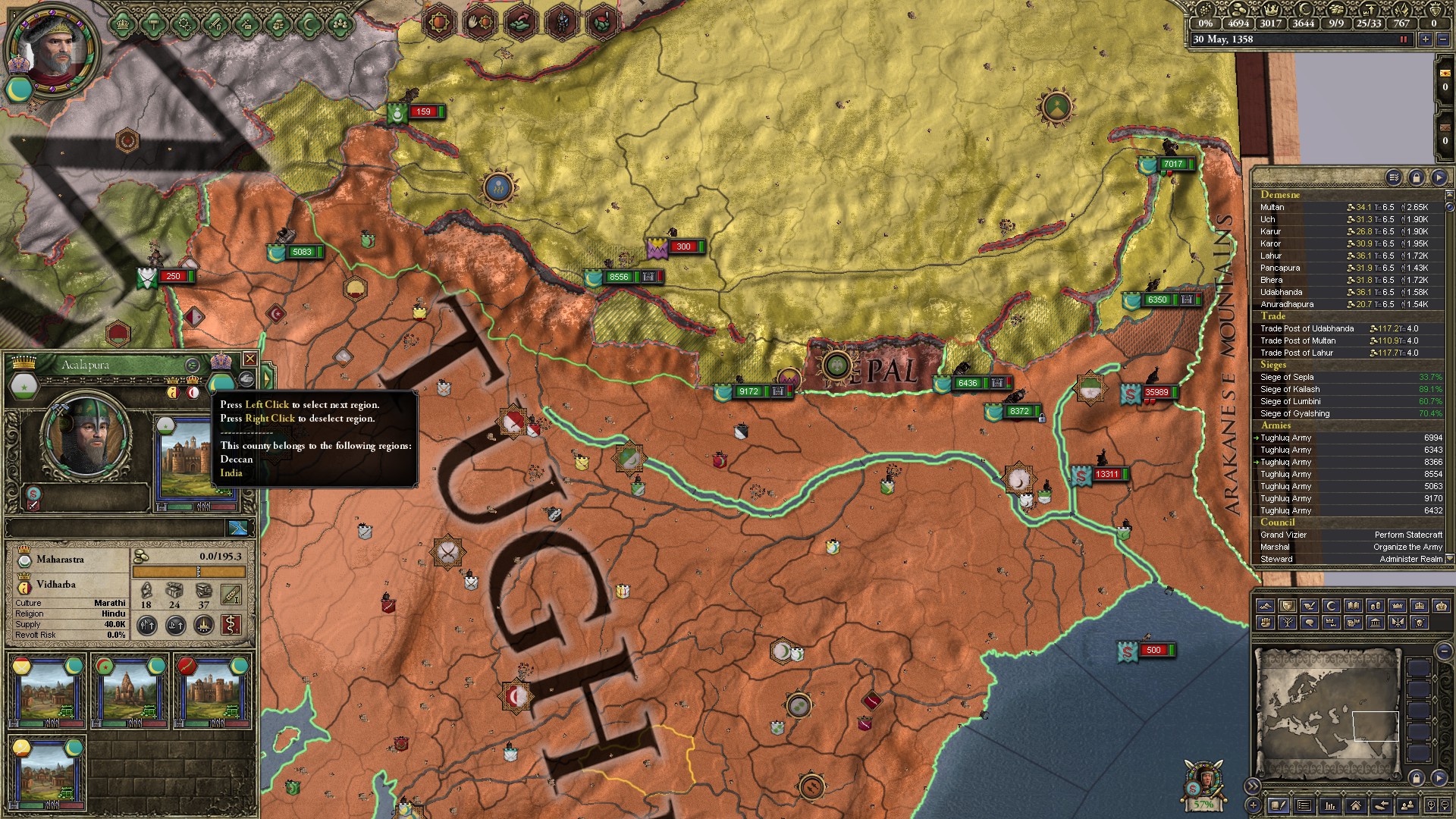Pause the game clock
The image size is (1456, 819).
(1404, 39)
